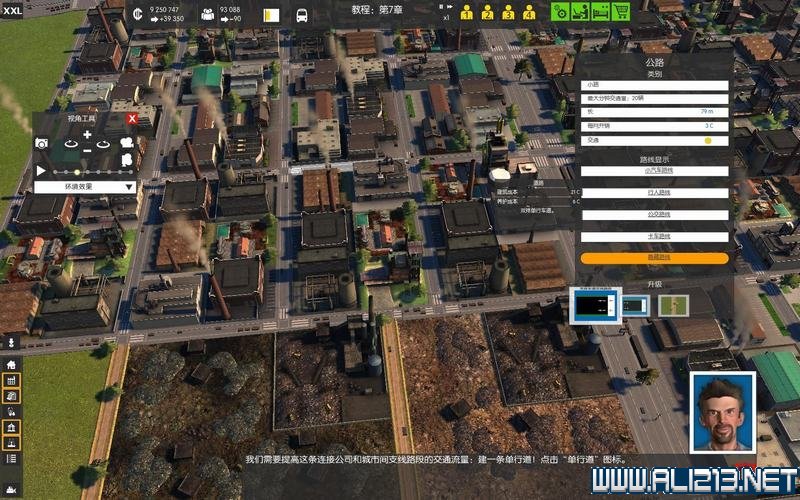The image size is (800, 500).
Task: Open the bus transport menu
Action: [x=302, y=15]
